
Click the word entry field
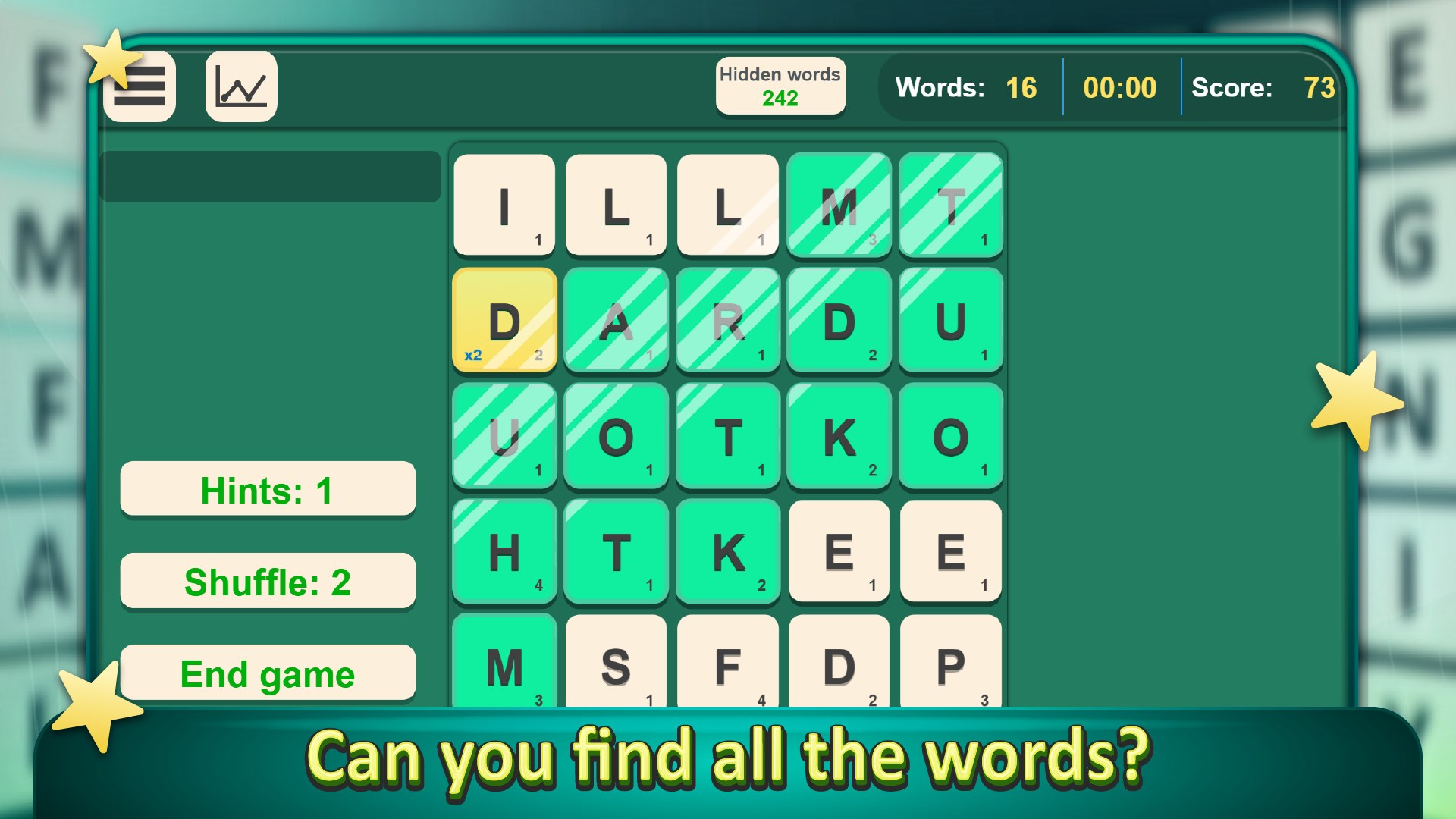tap(271, 176)
